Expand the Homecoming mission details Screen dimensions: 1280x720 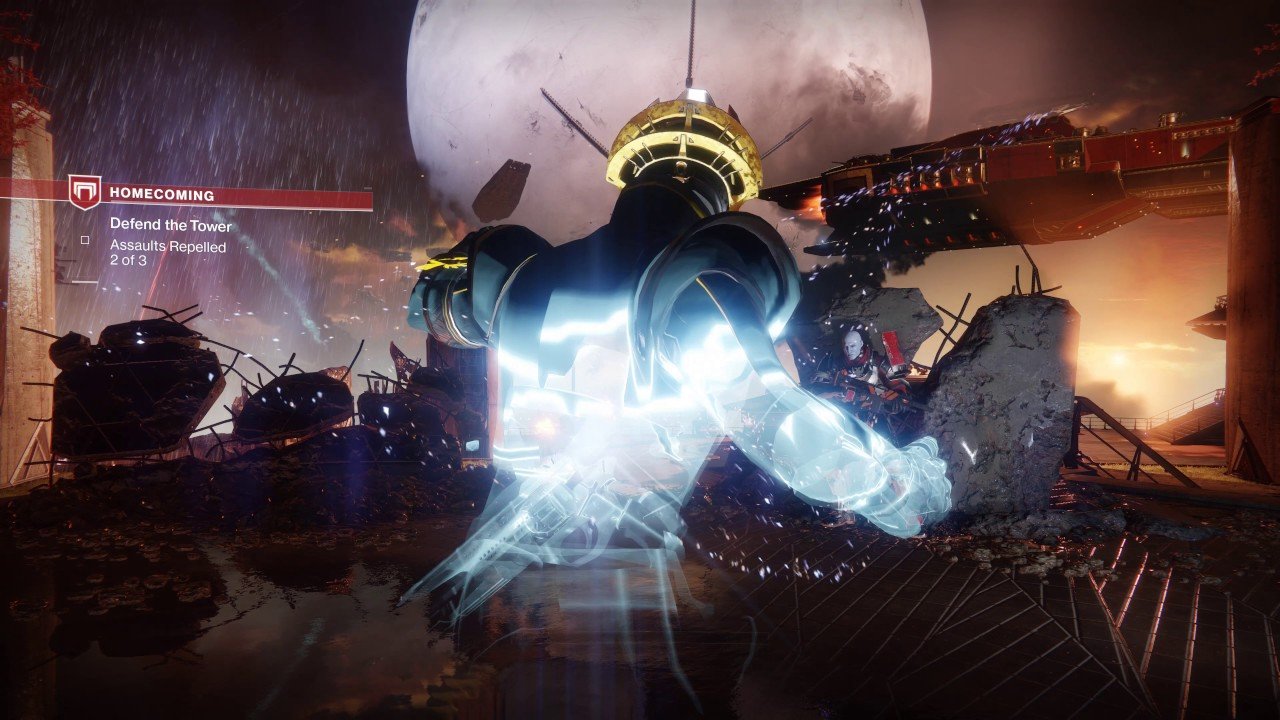160,193
